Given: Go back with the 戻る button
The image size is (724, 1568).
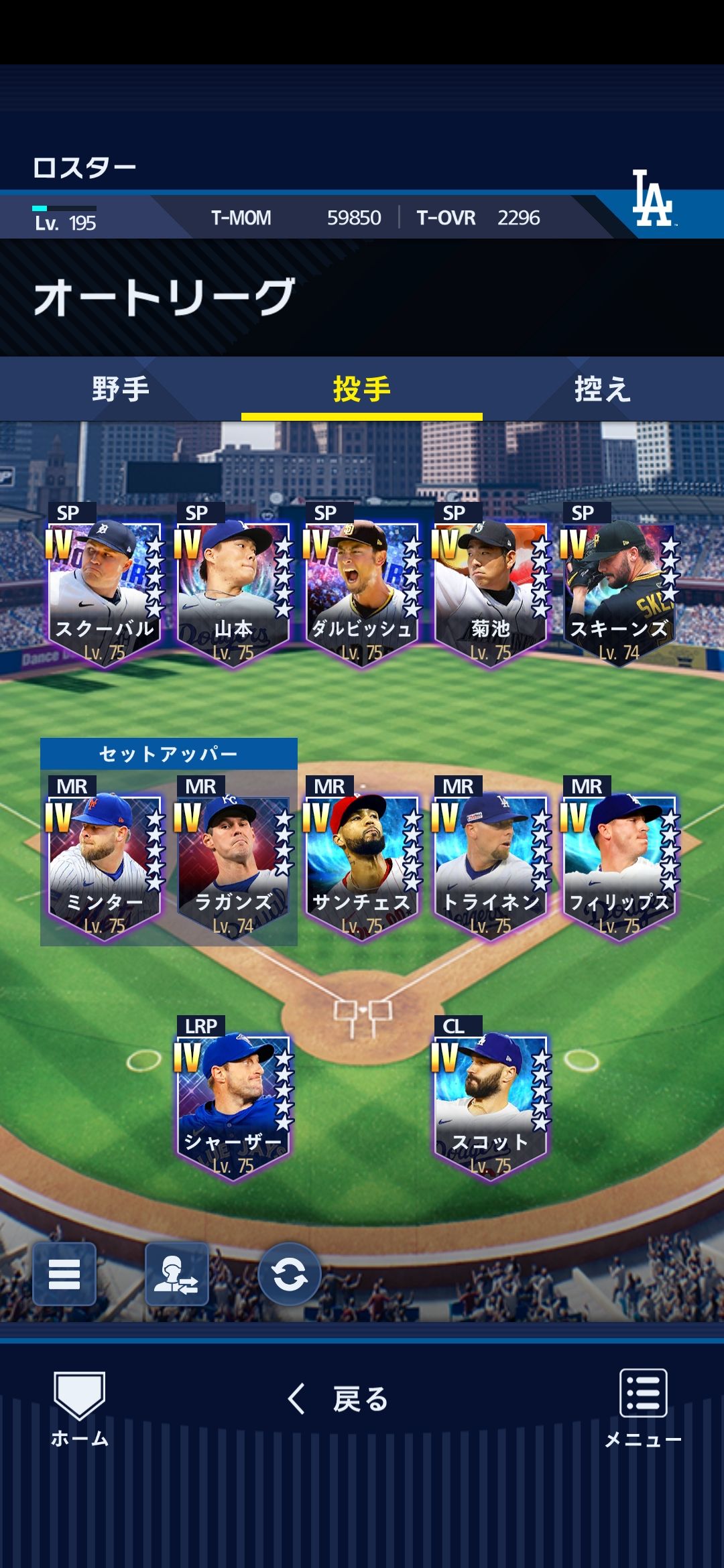Looking at the screenshot, I should click(339, 1399).
